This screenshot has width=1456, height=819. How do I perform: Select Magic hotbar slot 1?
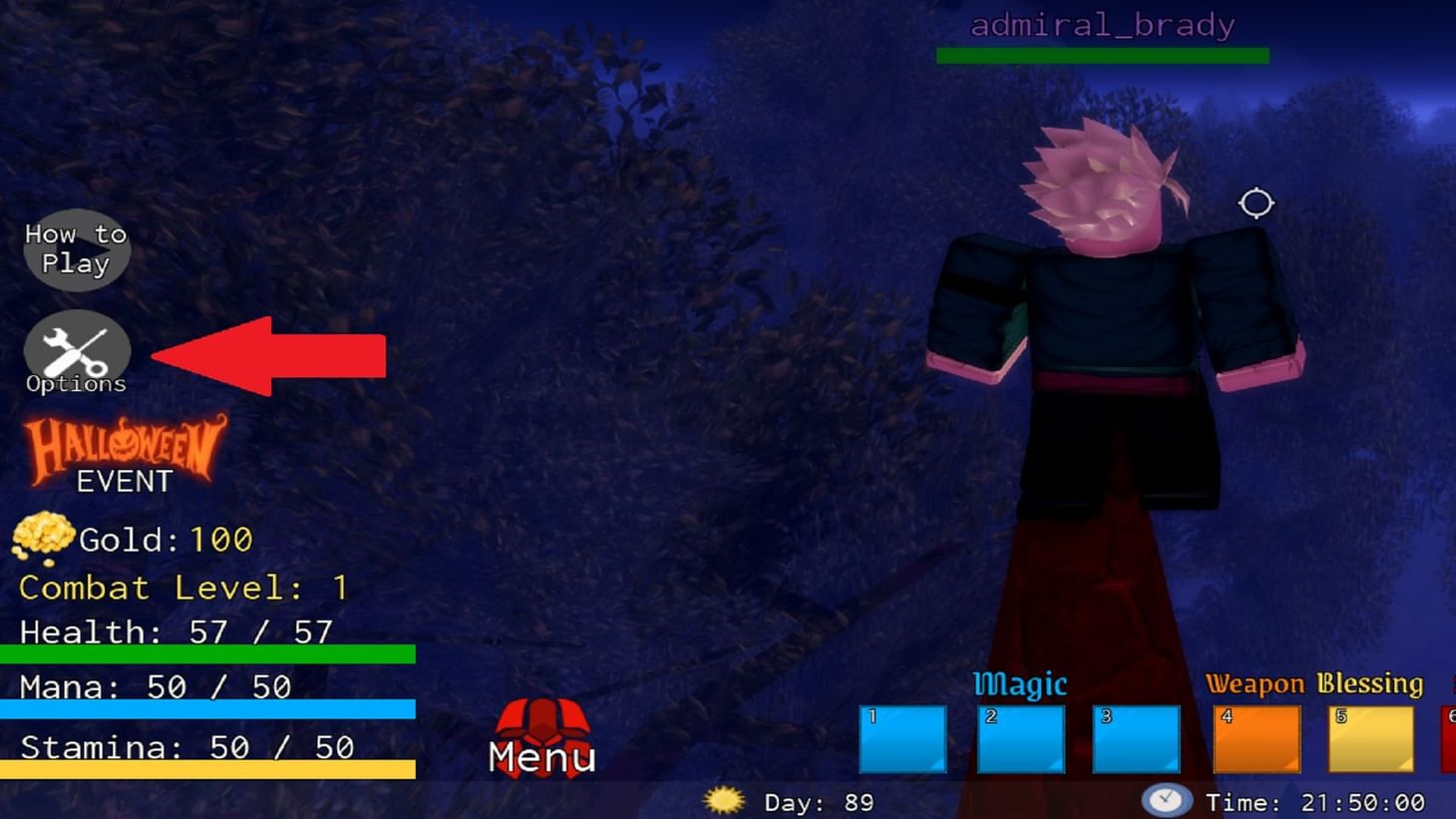(x=902, y=738)
